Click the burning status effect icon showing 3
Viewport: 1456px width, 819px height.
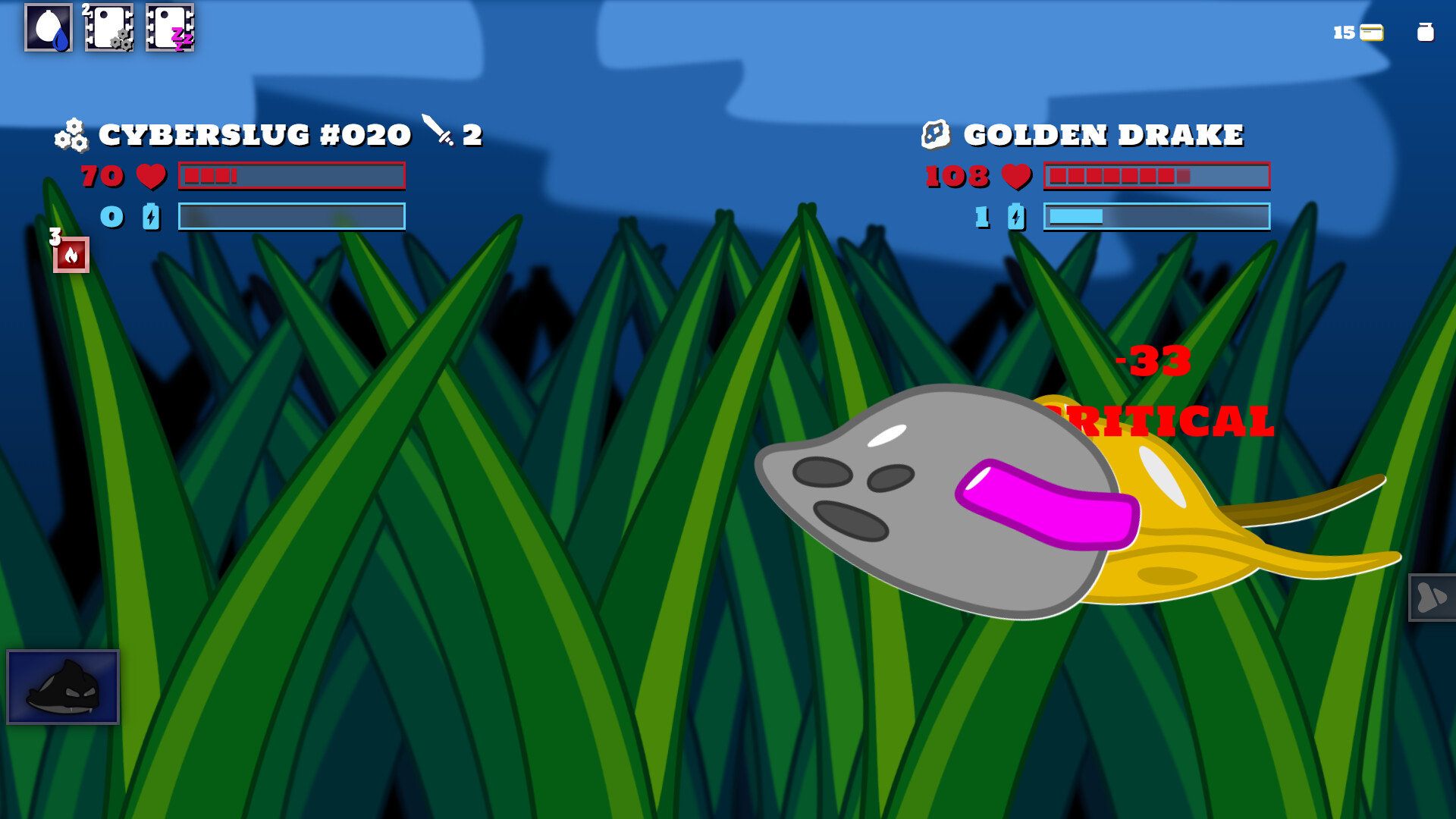click(x=71, y=256)
